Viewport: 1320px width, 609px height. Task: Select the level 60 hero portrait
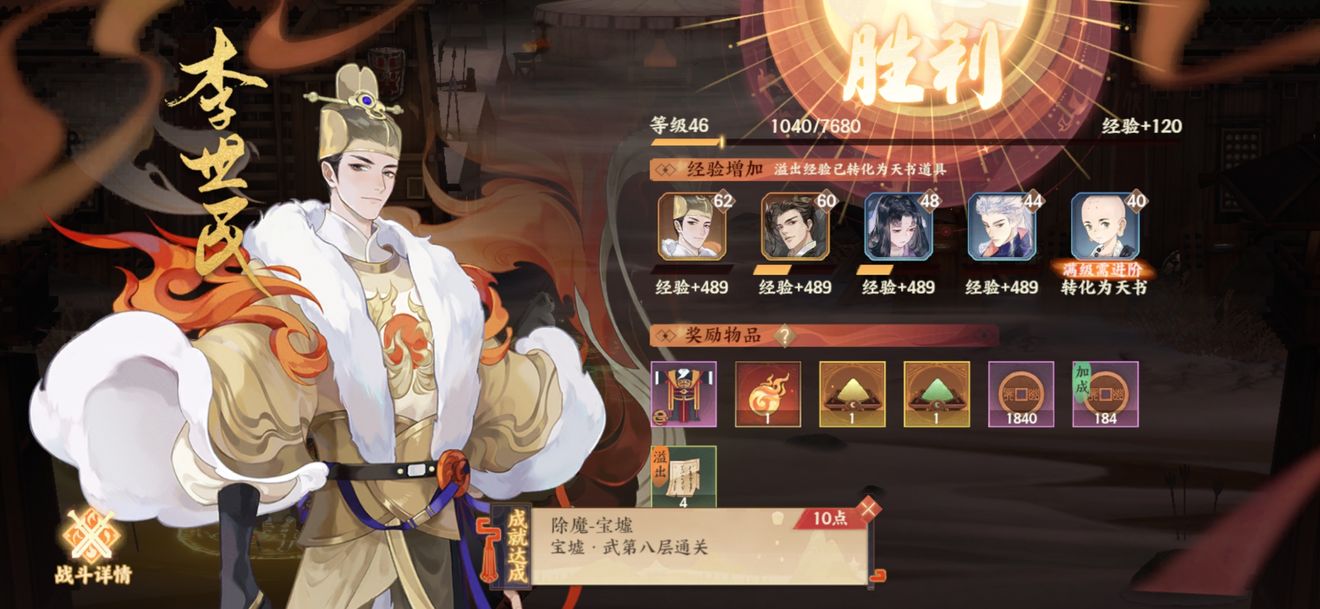pyautogui.click(x=795, y=226)
